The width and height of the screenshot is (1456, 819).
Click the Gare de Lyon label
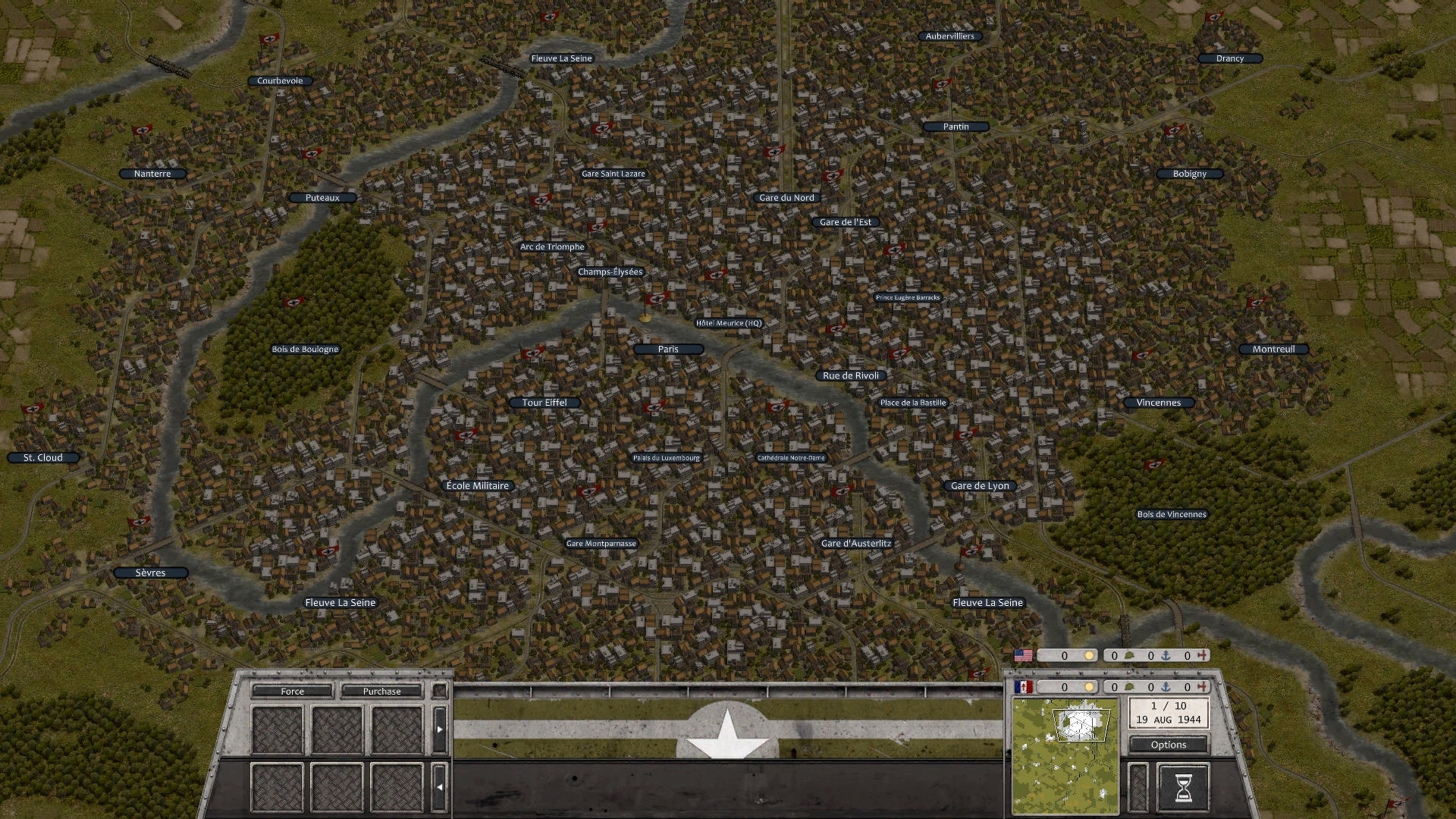[x=981, y=485]
